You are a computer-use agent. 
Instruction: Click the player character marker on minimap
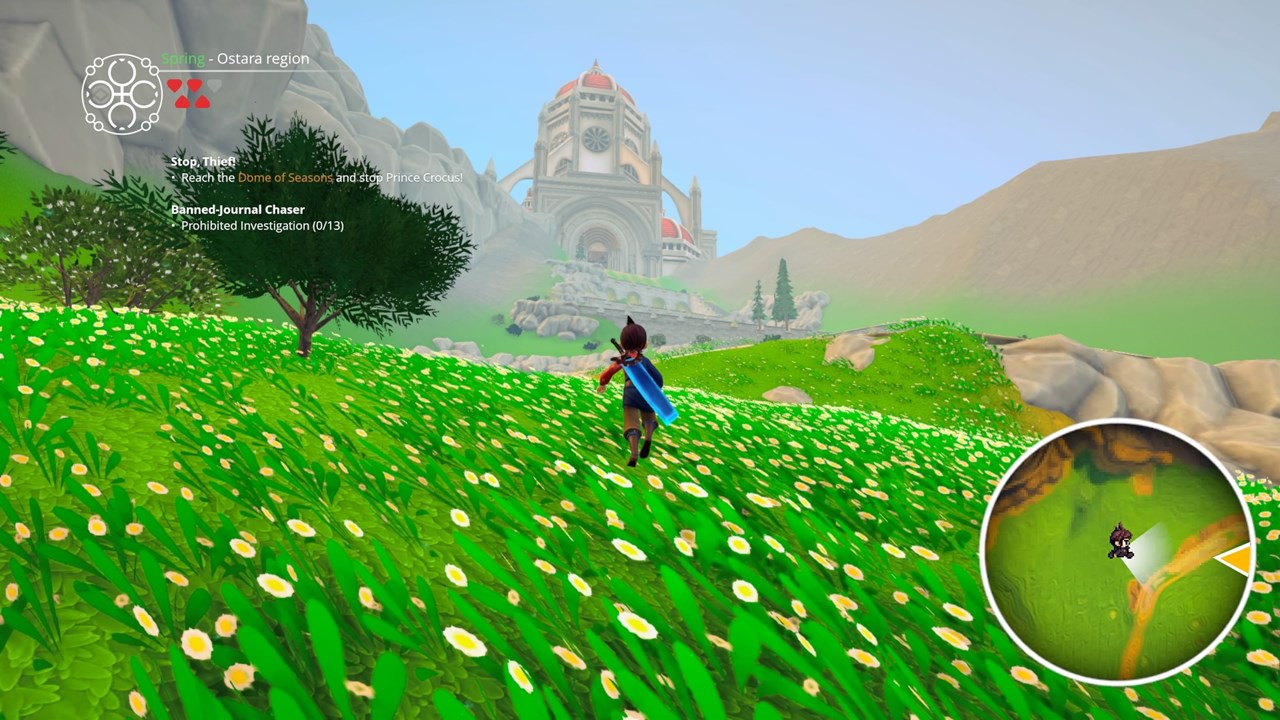point(1120,541)
